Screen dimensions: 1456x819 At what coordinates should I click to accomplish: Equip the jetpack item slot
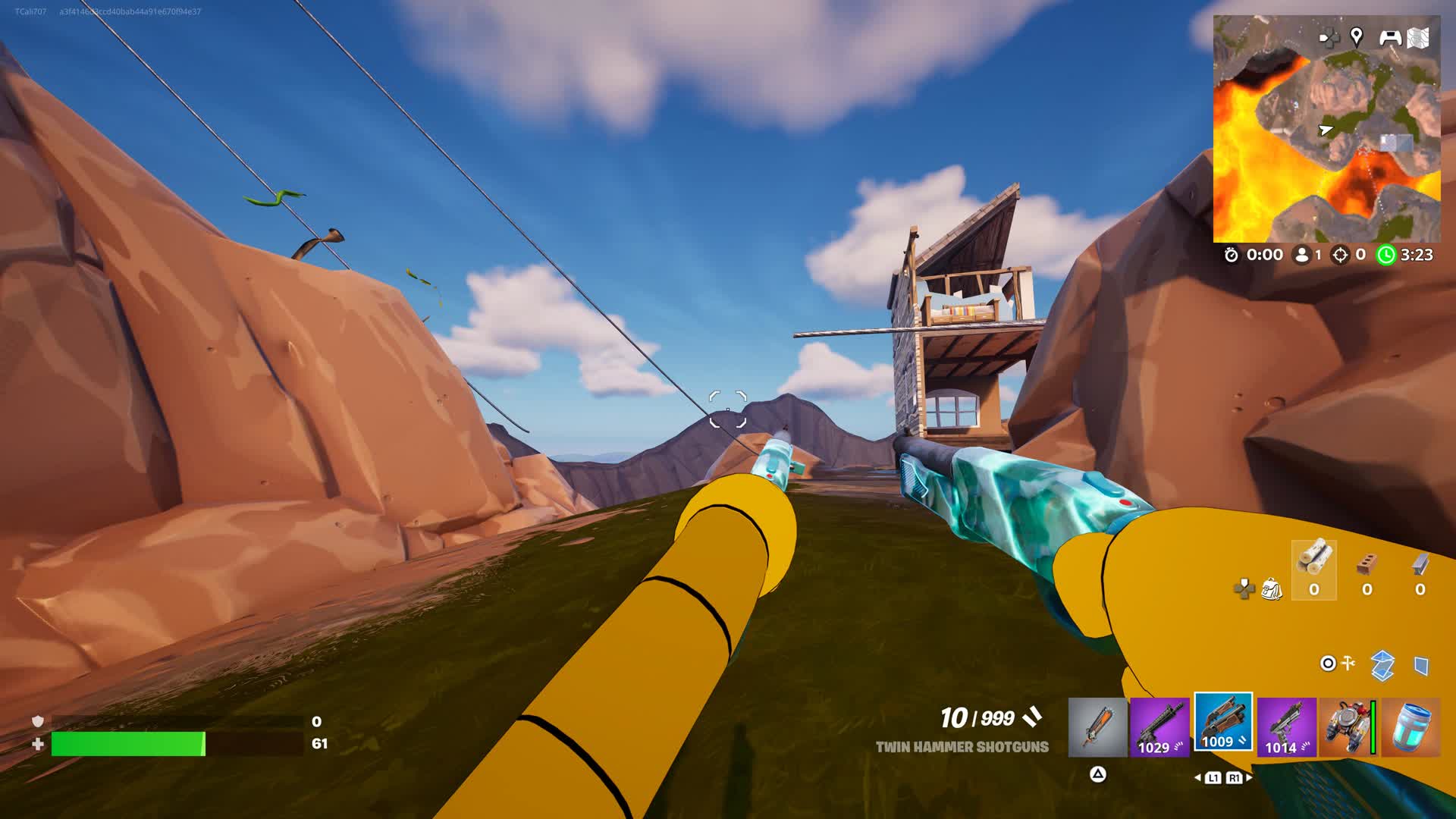tap(1348, 727)
